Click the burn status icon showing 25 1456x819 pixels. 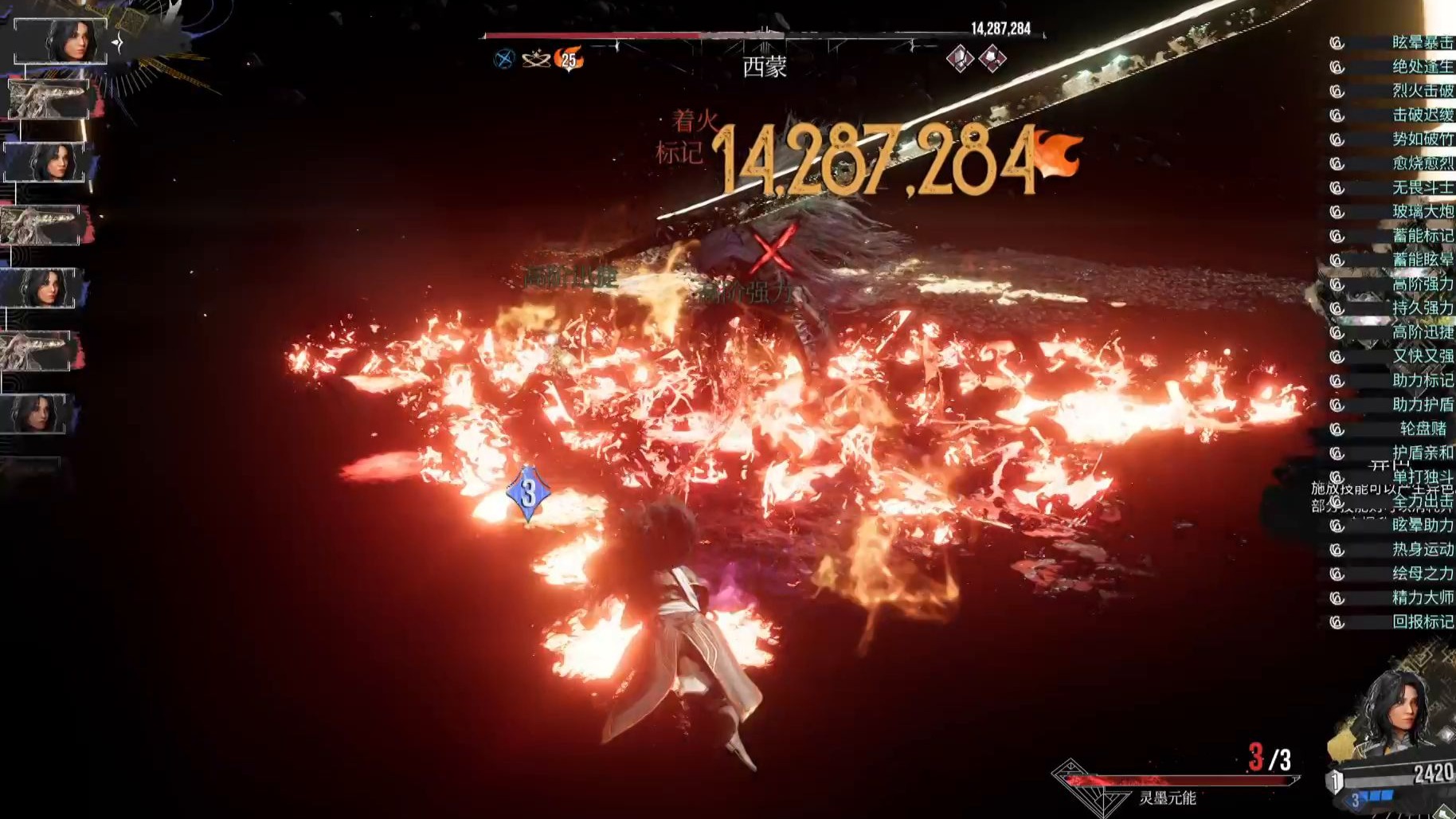569,59
